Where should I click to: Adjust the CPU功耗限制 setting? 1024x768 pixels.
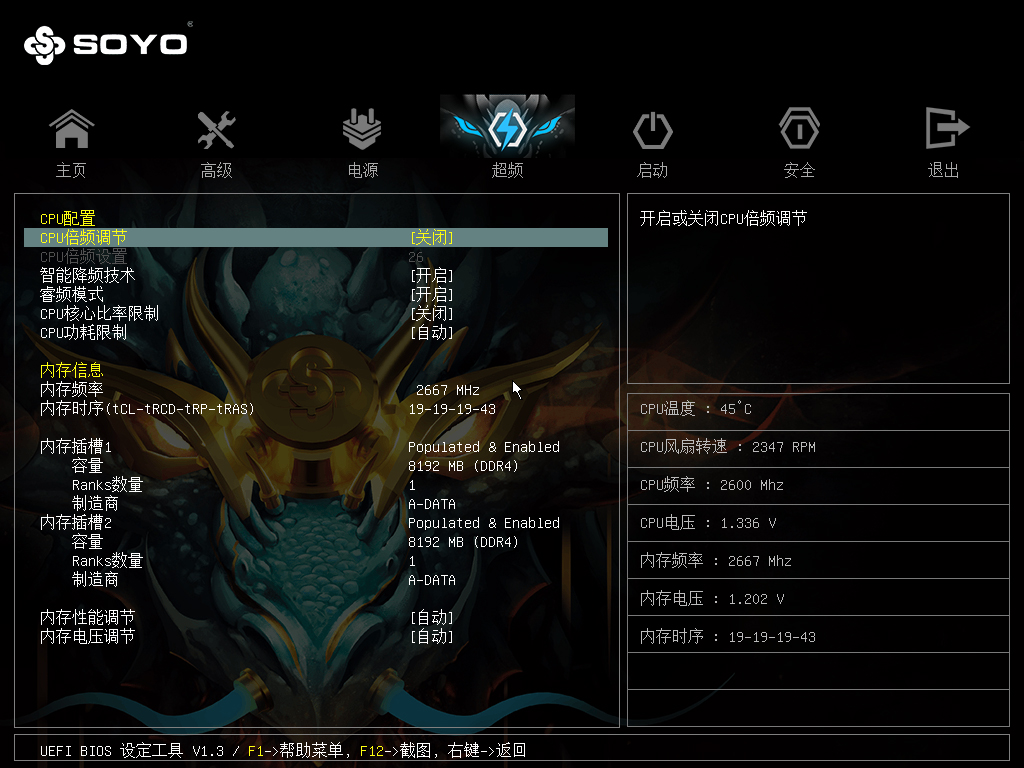(431, 333)
